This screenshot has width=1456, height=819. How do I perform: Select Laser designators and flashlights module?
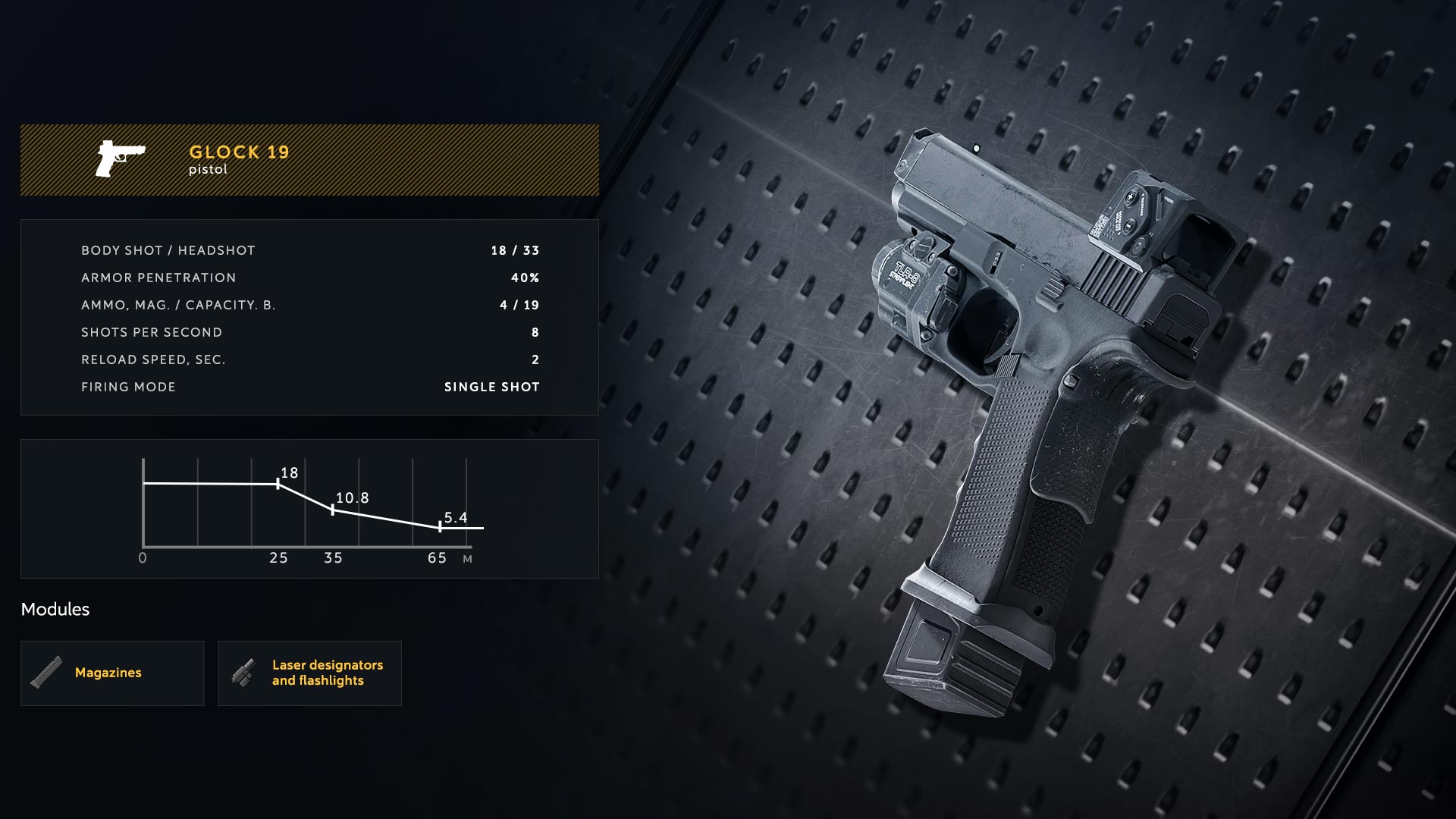[309, 673]
